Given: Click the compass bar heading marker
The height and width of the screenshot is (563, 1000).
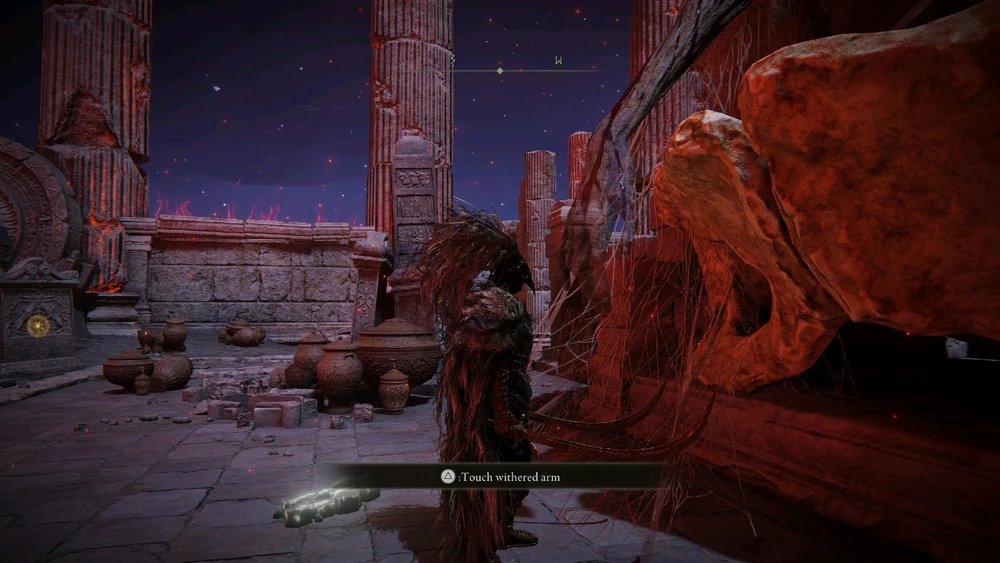Looking at the screenshot, I should coord(500,70).
